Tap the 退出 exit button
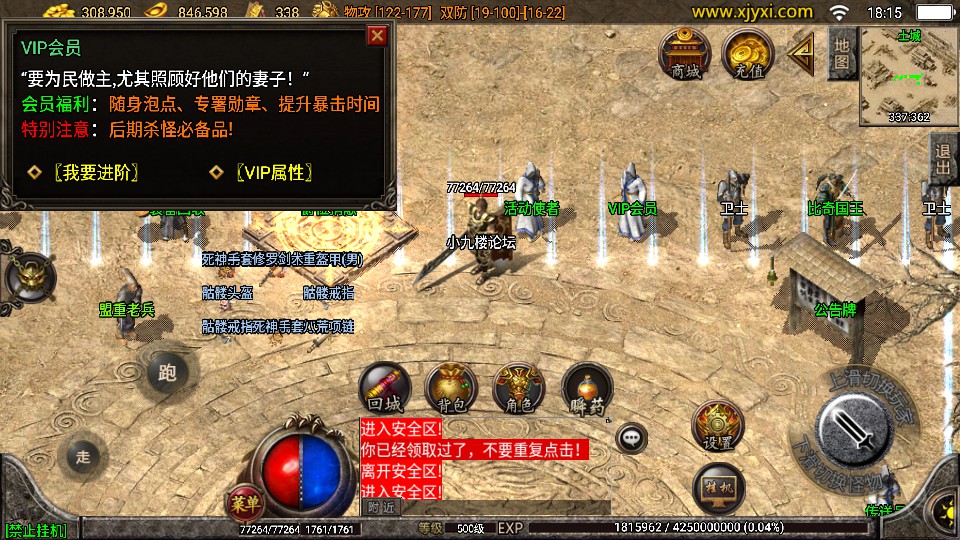 [x=942, y=159]
